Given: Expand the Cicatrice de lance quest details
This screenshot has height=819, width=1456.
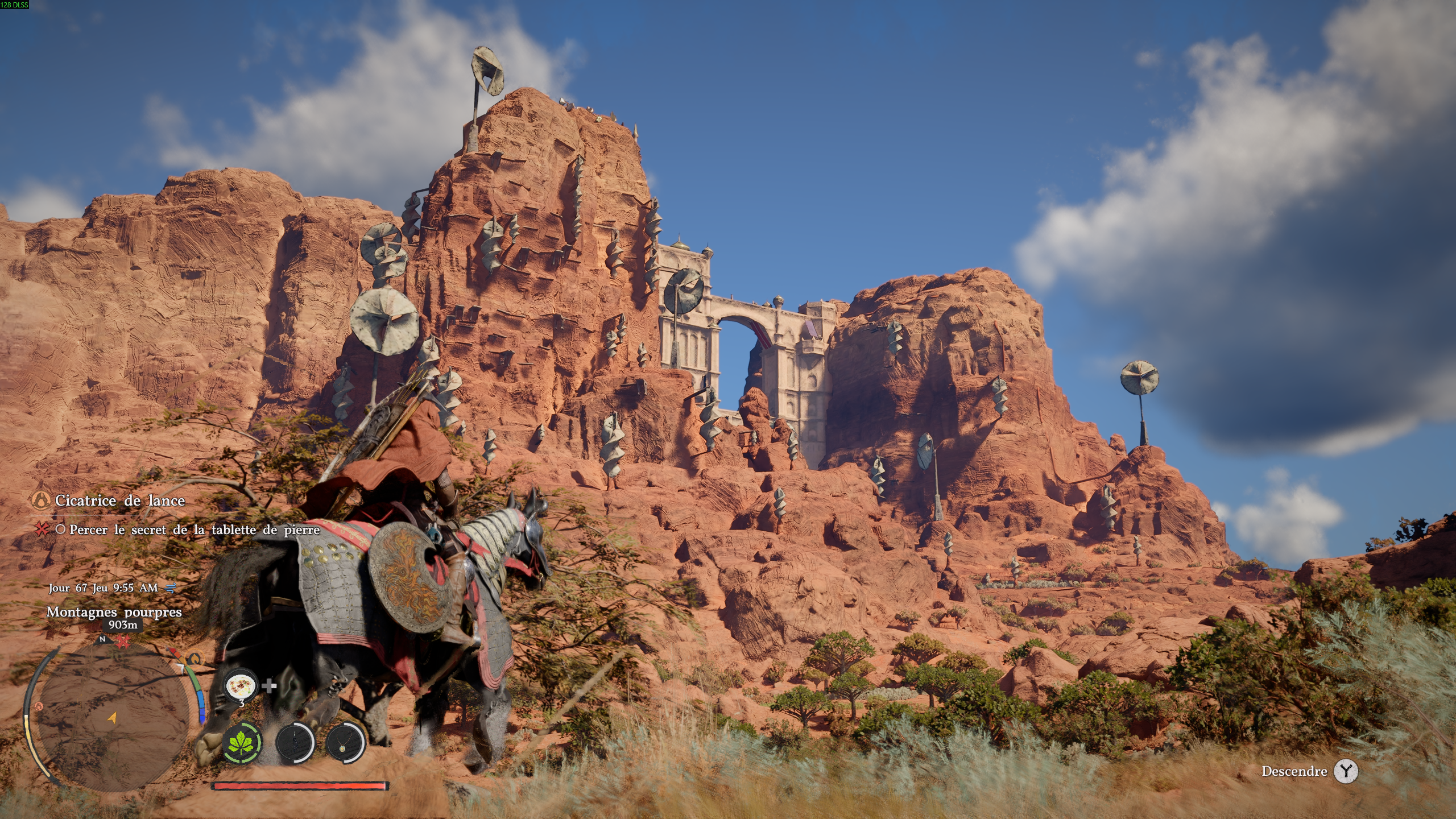Looking at the screenshot, I should pos(120,501).
